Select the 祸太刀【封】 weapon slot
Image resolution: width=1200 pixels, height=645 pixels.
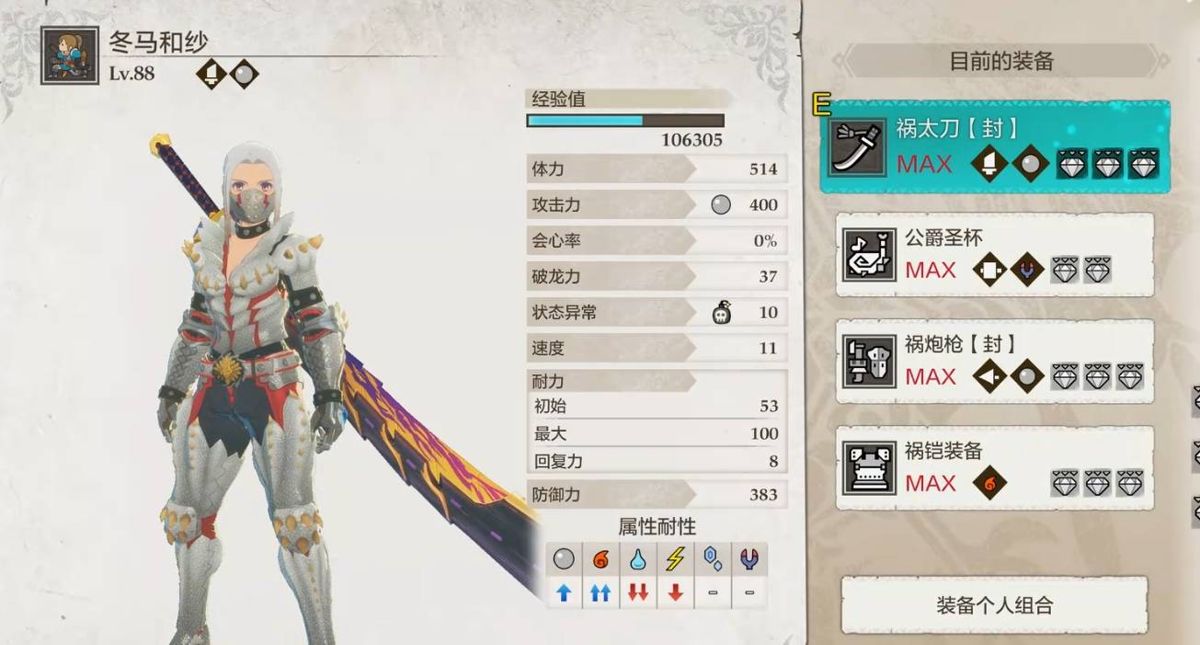coord(994,147)
